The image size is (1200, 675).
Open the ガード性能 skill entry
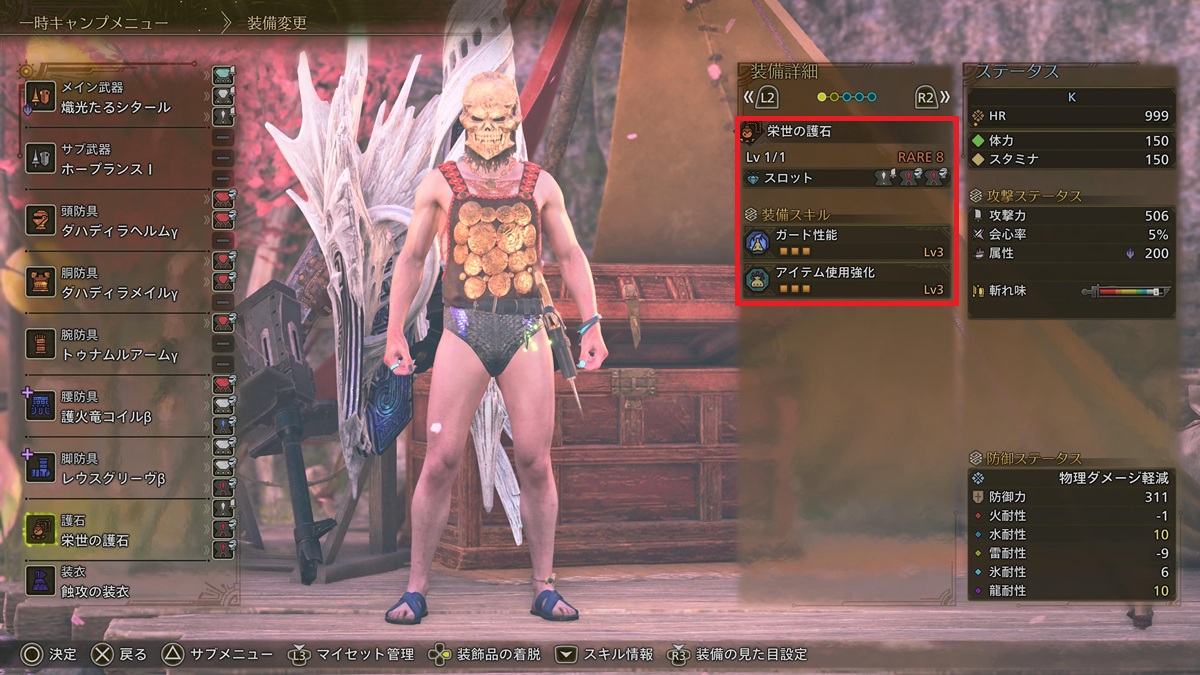pyautogui.click(x=847, y=243)
